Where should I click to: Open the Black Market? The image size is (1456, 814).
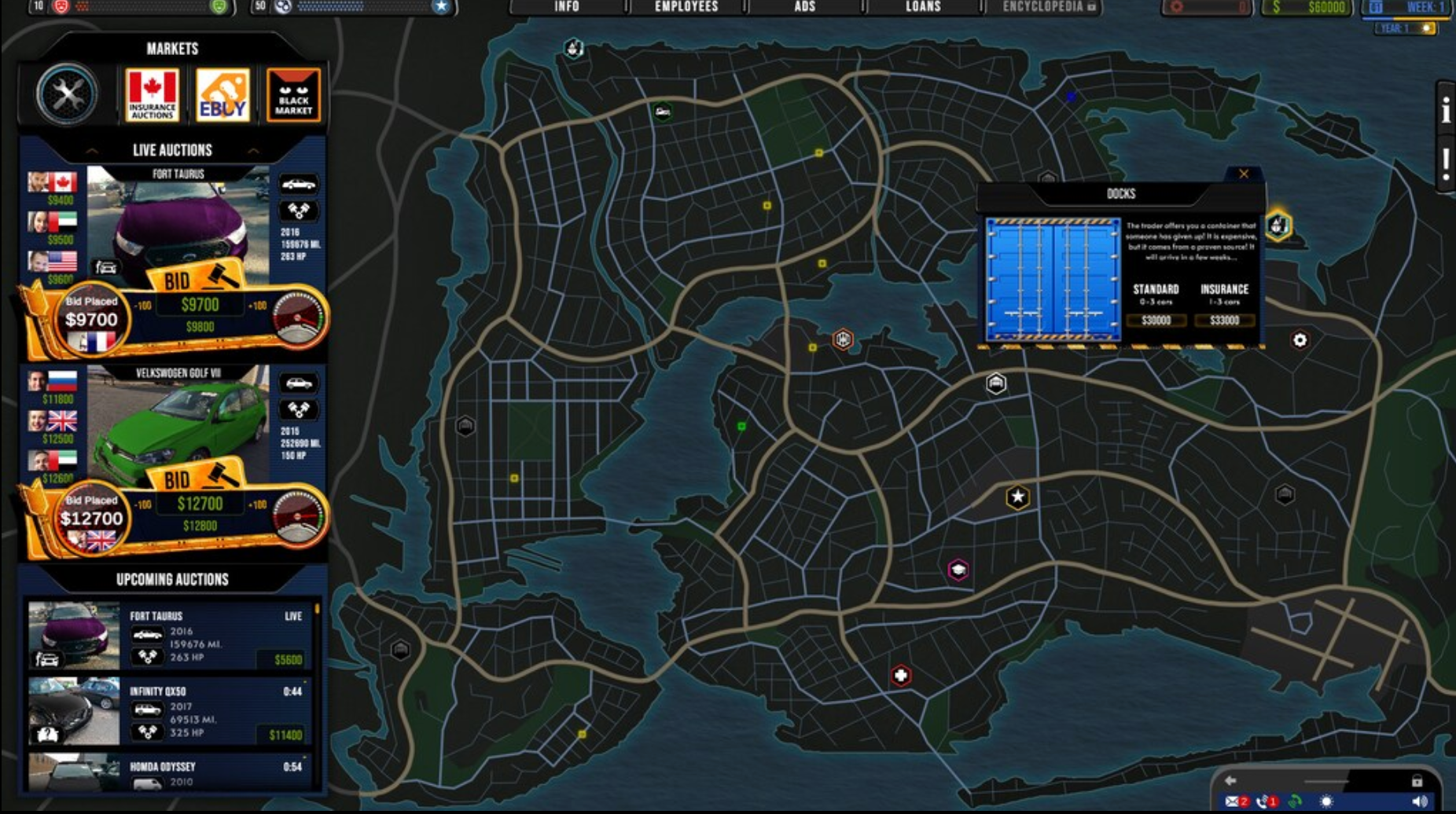(294, 93)
